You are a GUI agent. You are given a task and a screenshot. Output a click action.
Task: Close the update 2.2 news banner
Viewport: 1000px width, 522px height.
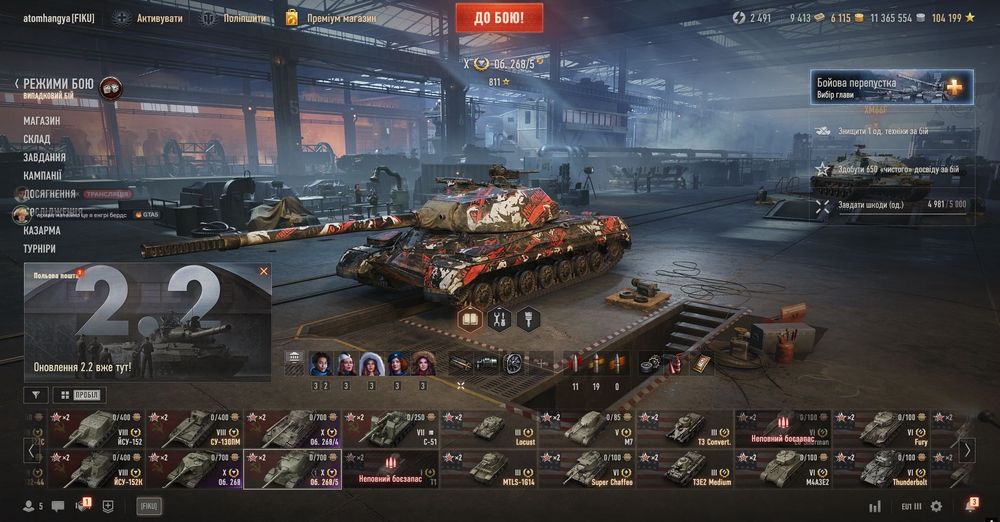(264, 271)
